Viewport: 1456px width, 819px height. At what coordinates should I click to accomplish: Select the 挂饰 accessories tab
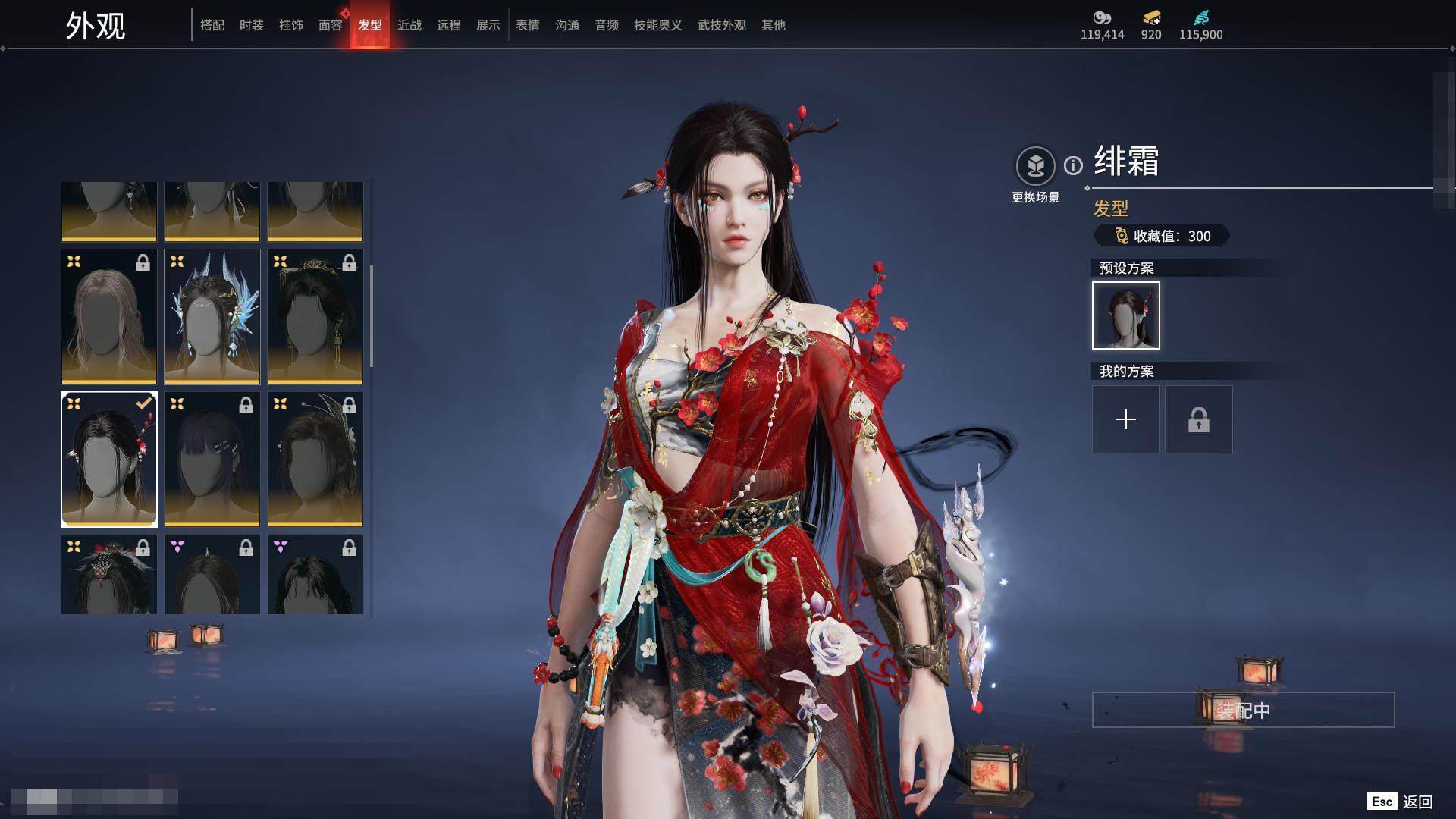tap(291, 25)
